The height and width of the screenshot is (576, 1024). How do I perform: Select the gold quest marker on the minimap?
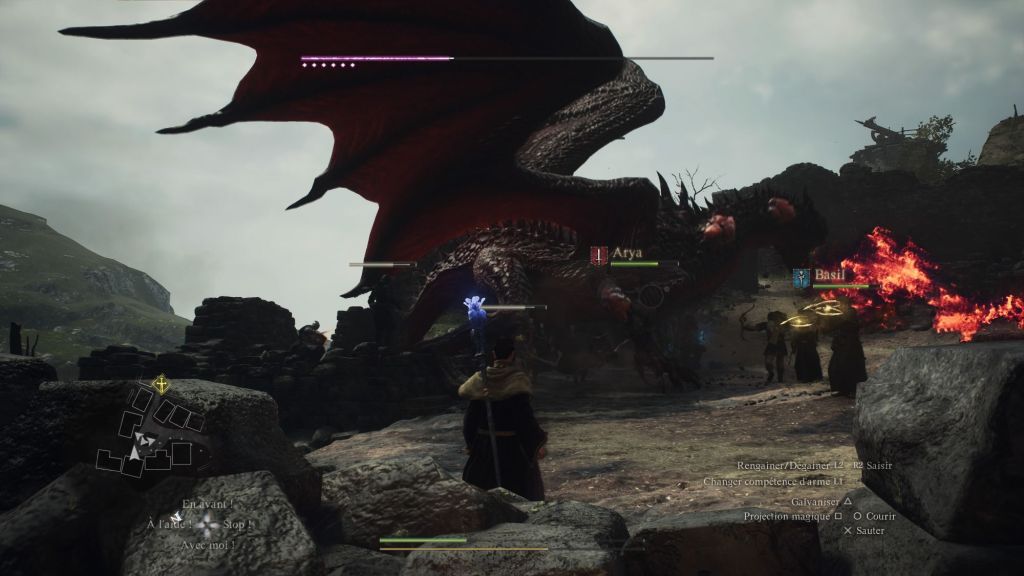click(160, 383)
